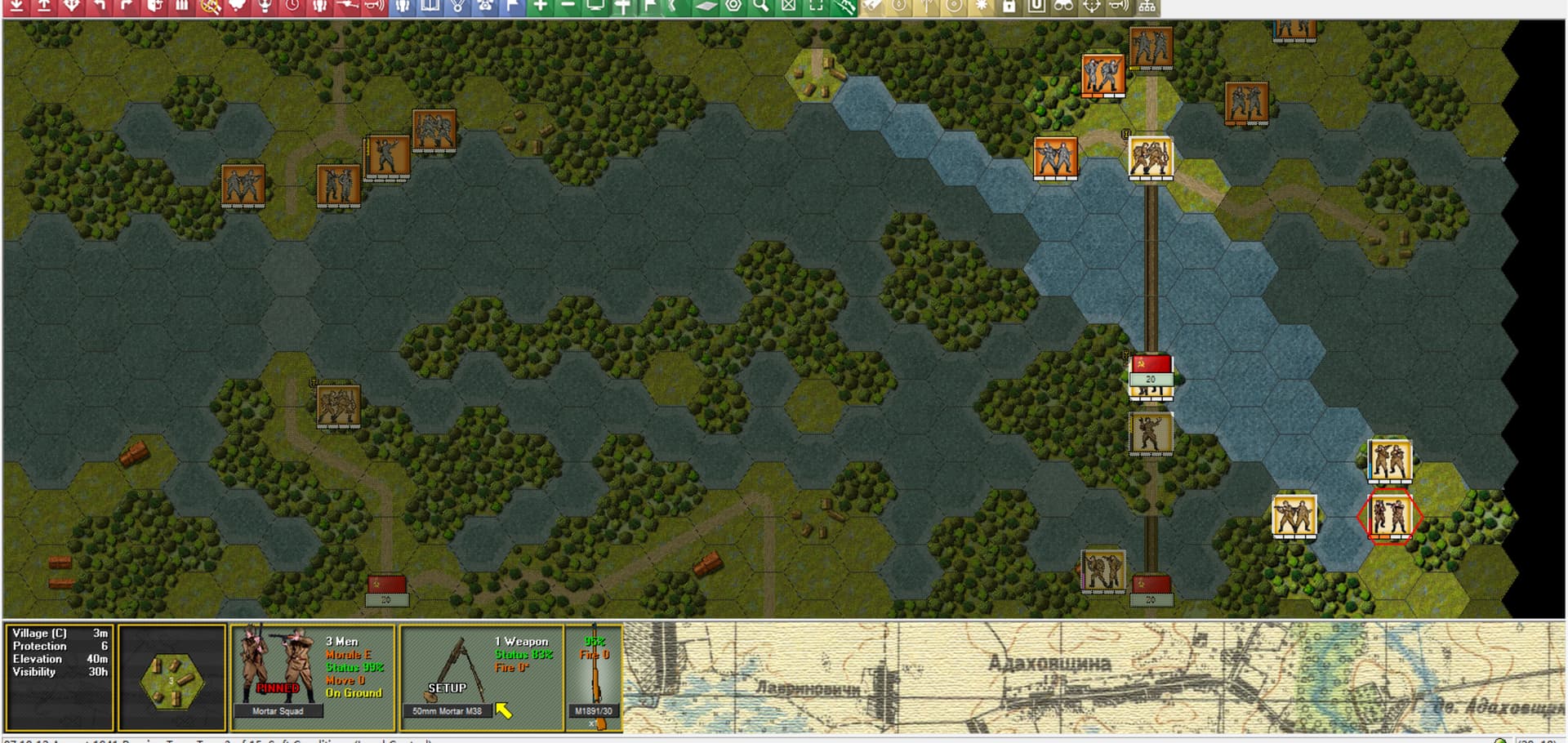Image resolution: width=1568 pixels, height=743 pixels.
Task: Click the green hexagon toolbar icon
Action: [733, 7]
